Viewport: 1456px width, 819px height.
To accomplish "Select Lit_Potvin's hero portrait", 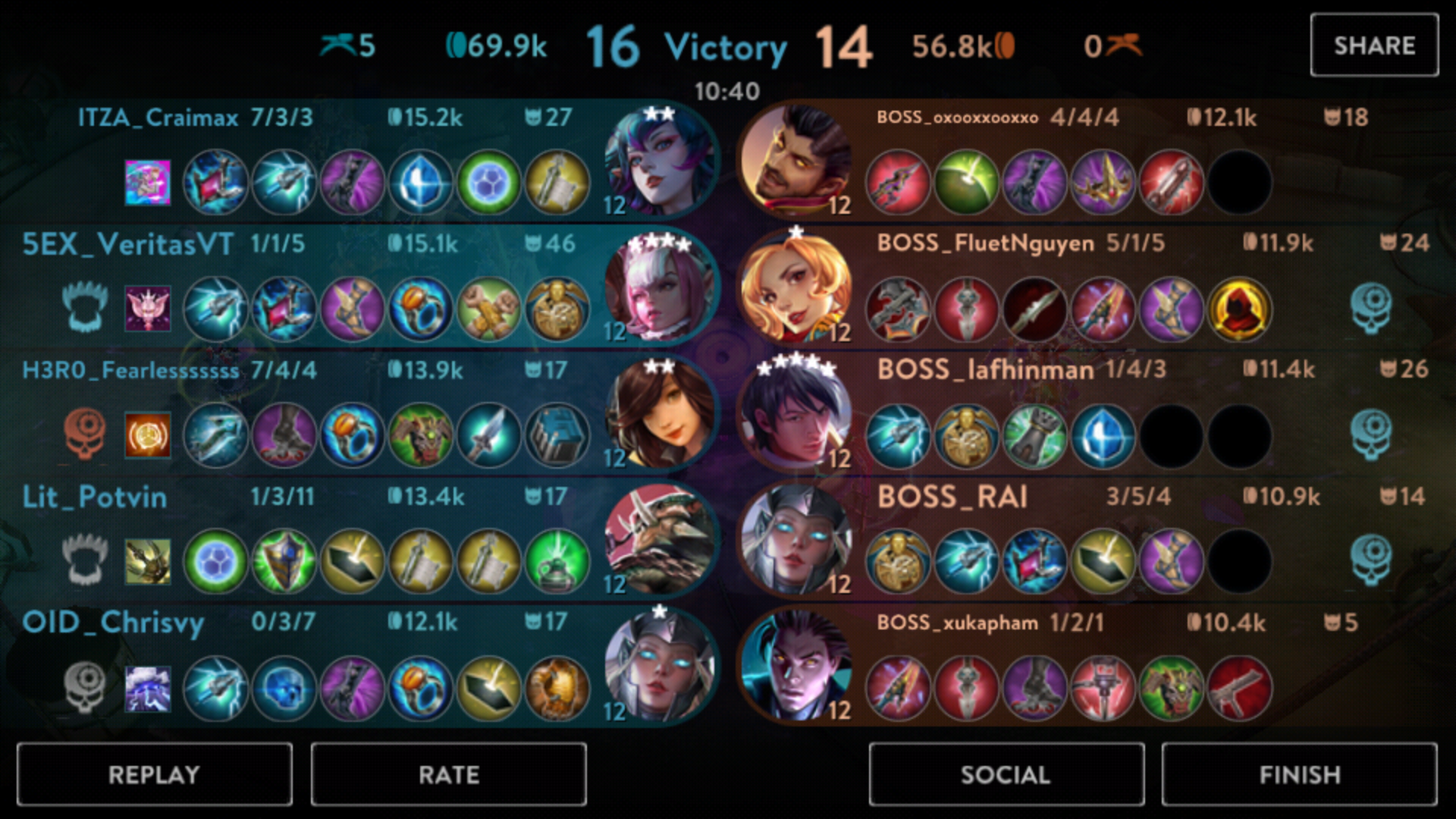I will [660, 540].
